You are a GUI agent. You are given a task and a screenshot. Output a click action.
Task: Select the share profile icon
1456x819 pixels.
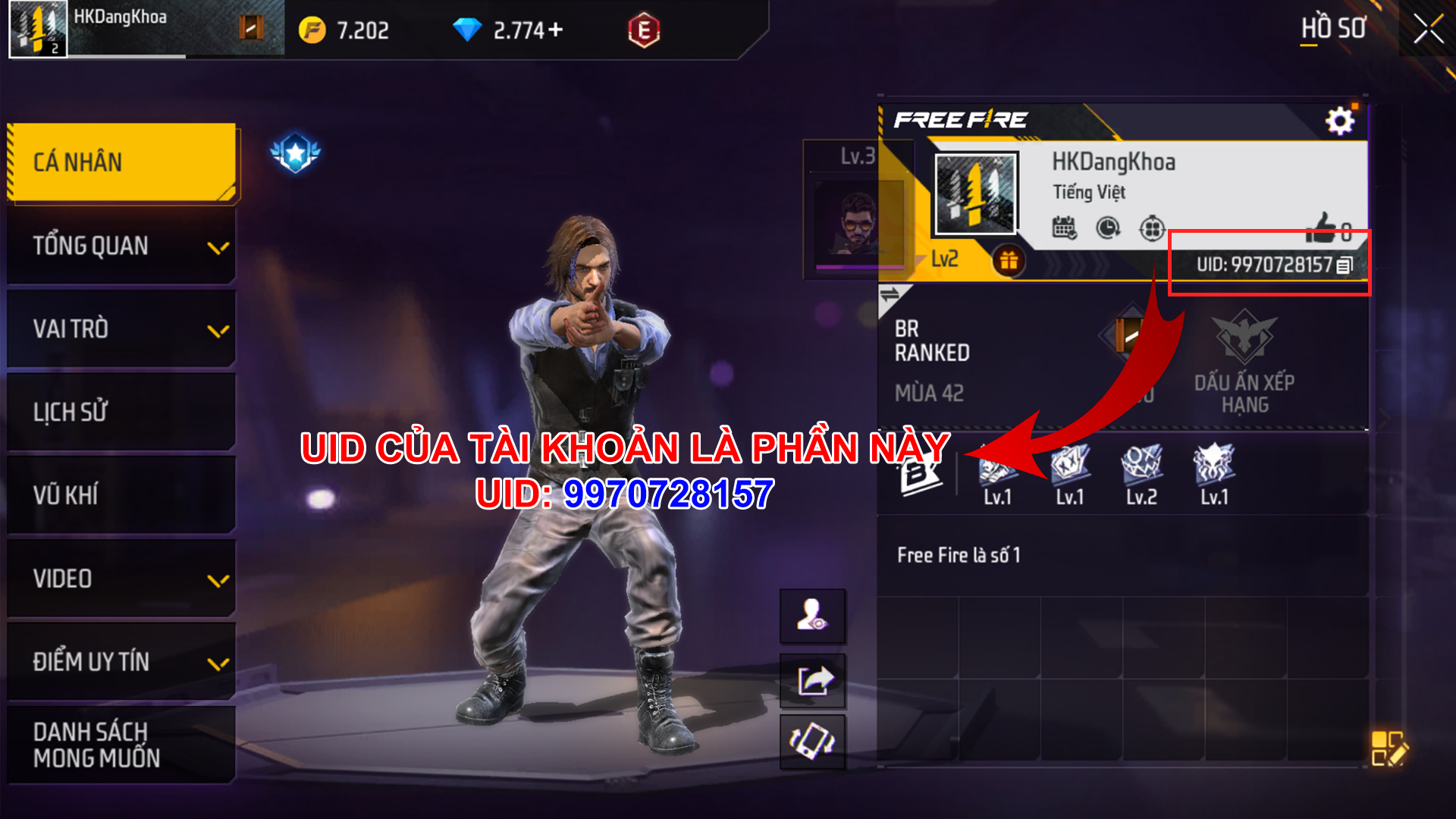tap(812, 680)
